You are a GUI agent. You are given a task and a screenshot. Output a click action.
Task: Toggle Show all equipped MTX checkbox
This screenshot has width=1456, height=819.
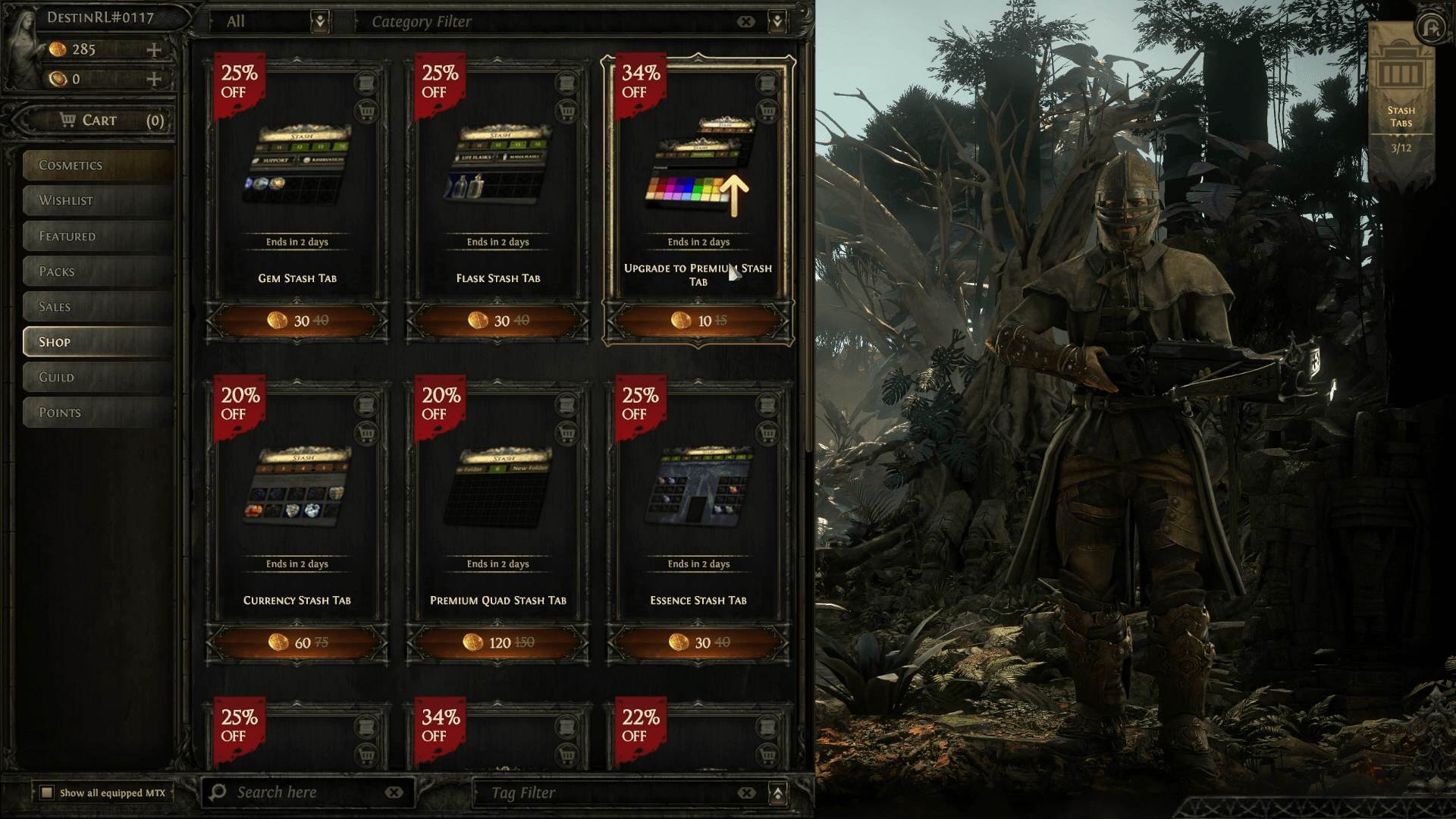(47, 792)
